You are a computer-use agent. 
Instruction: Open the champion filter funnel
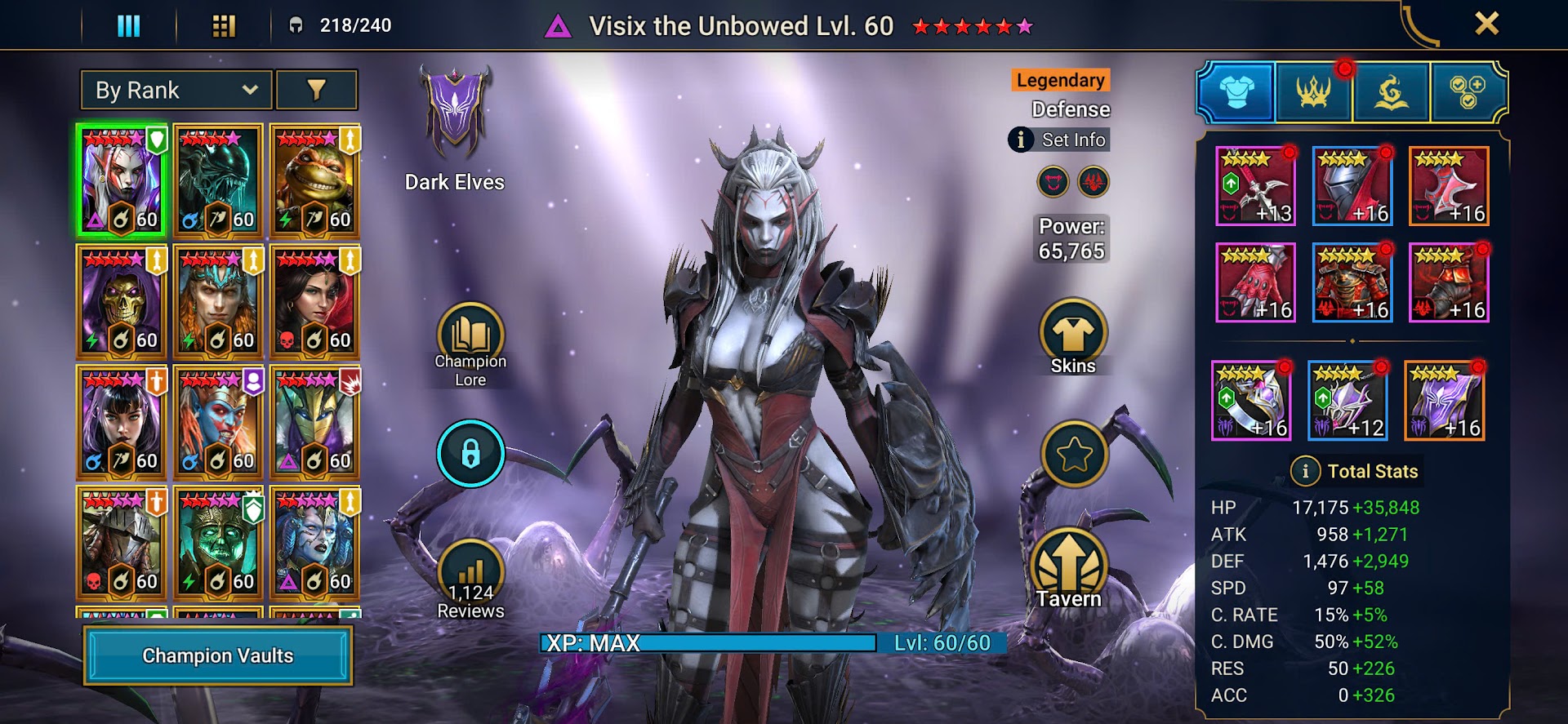point(316,90)
